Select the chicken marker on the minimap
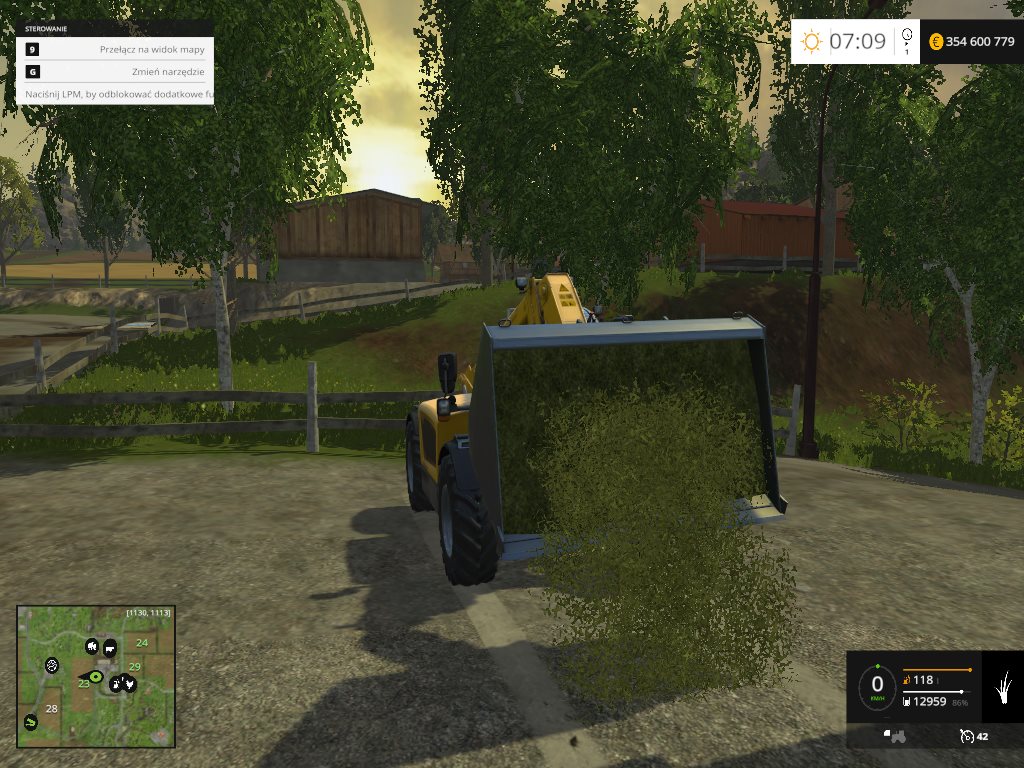1024x768 pixels. (128, 684)
